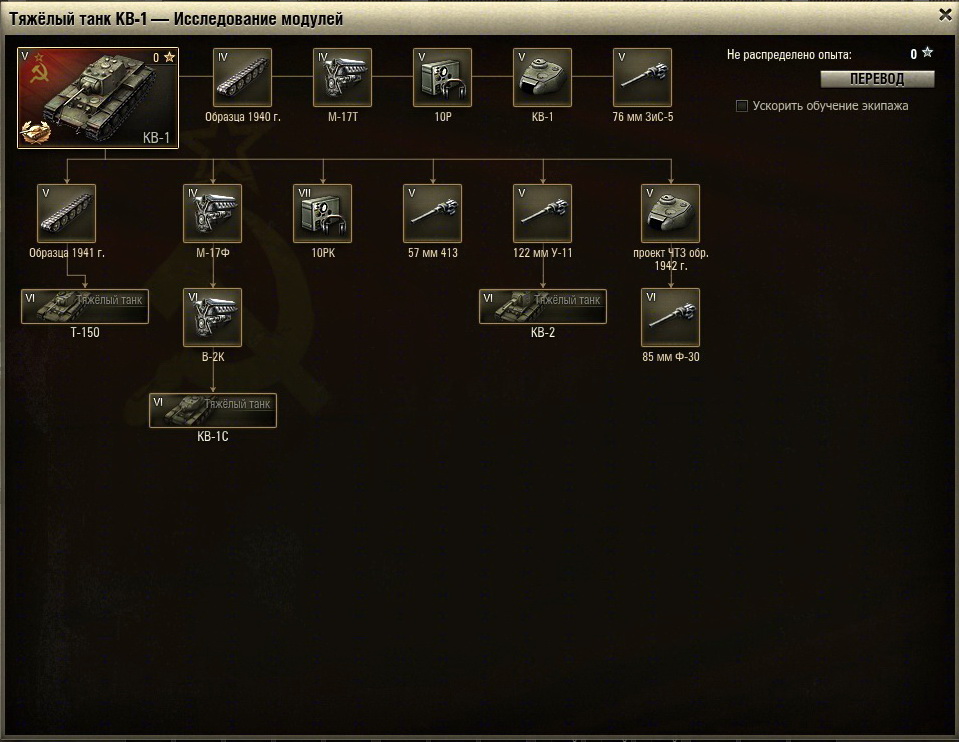Select the ЧТЗ обр. 1942 г. turret
959x742 pixels.
[670, 213]
